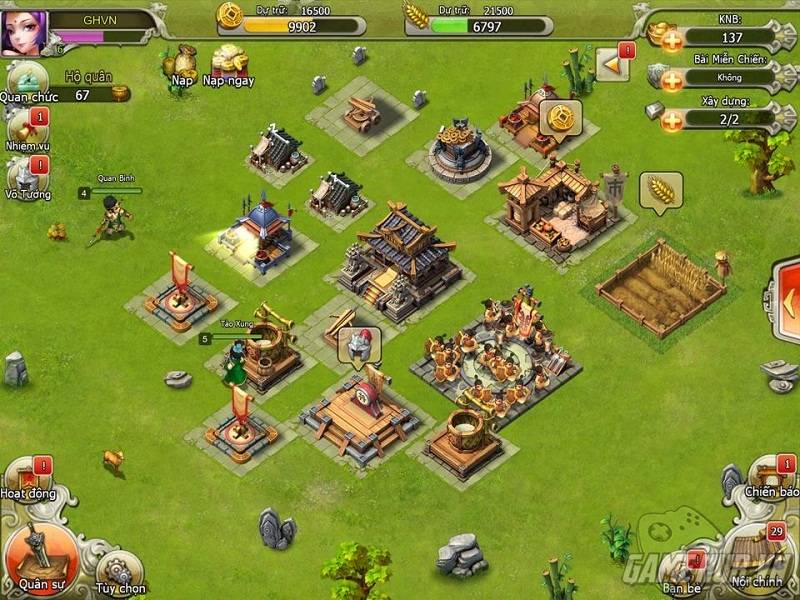Collect the wheat bubble above the farmhouse
Image resolution: width=800 pixels, height=600 pixels.
coord(660,189)
